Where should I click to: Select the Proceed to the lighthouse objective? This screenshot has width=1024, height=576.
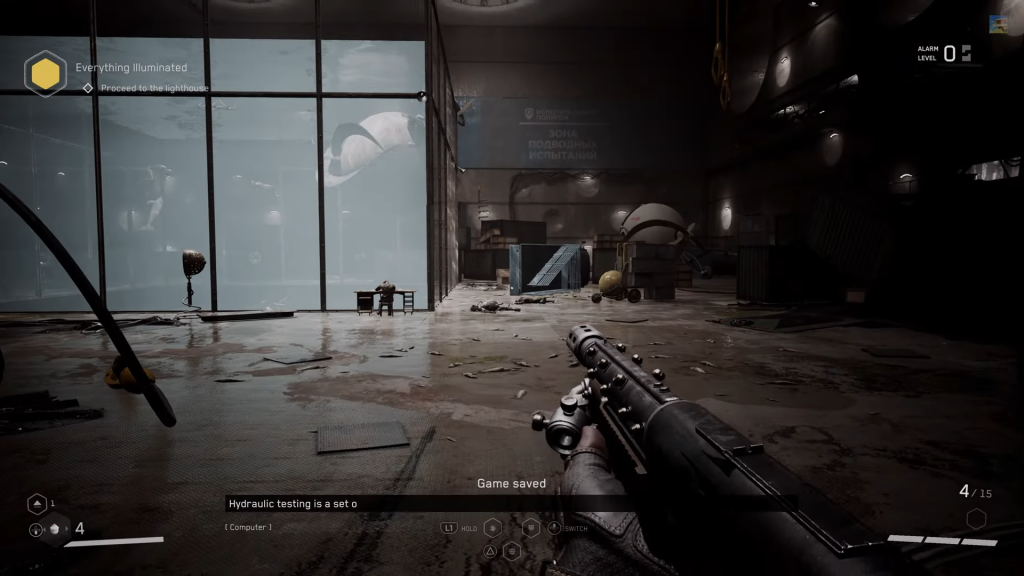[154, 88]
